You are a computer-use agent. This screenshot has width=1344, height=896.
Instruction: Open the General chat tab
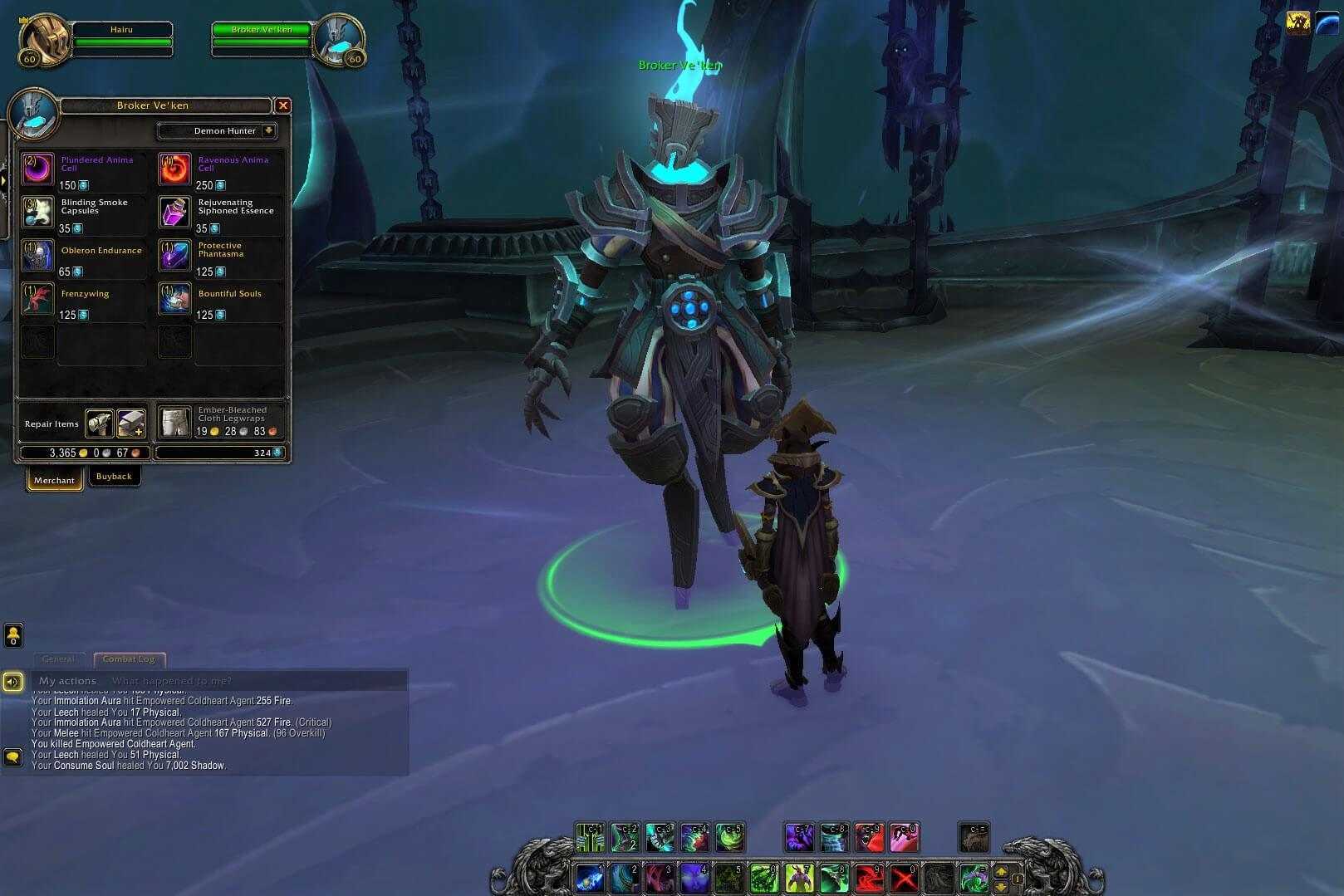[58, 659]
